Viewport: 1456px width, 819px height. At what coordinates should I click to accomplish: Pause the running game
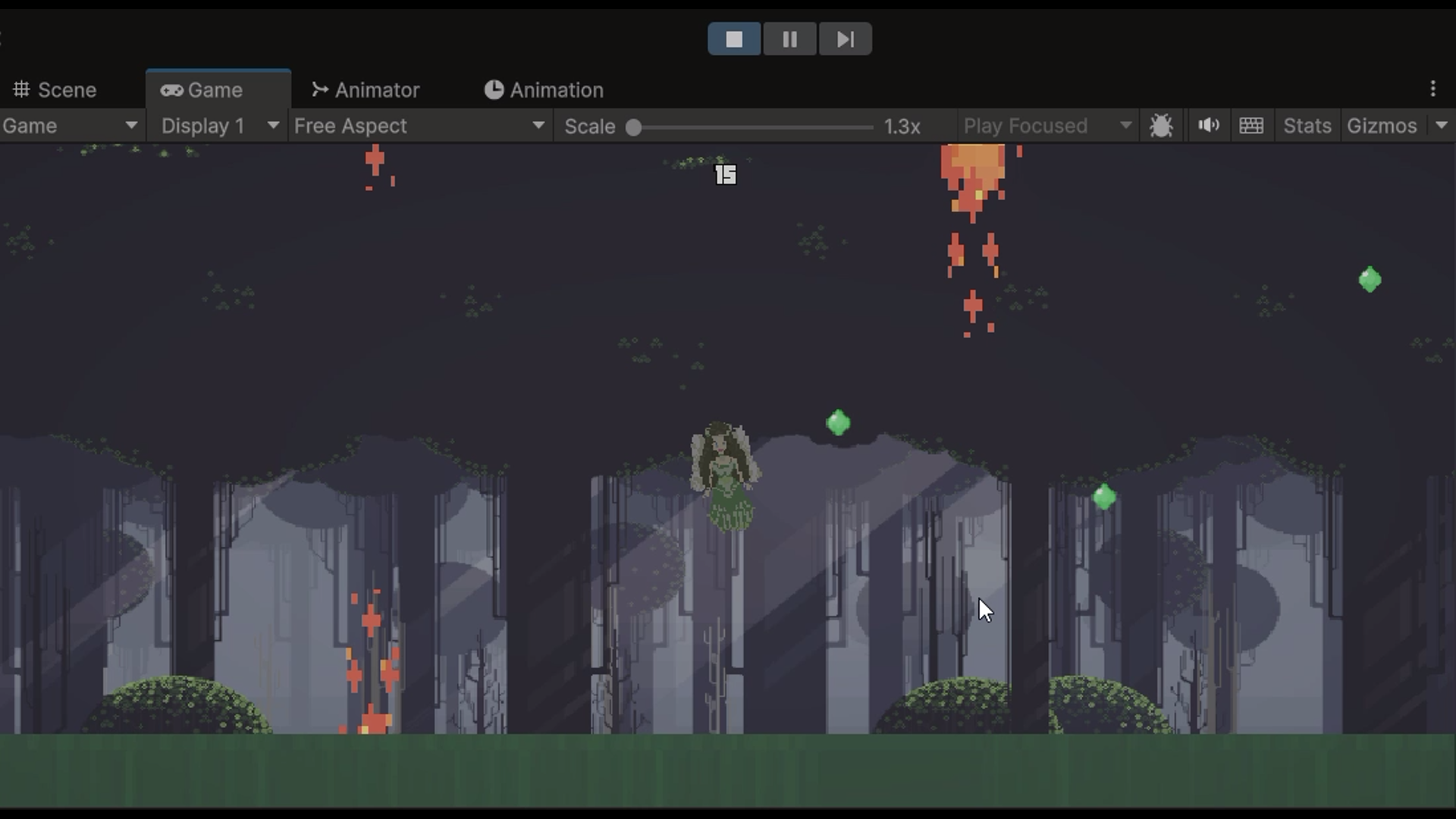(x=790, y=39)
